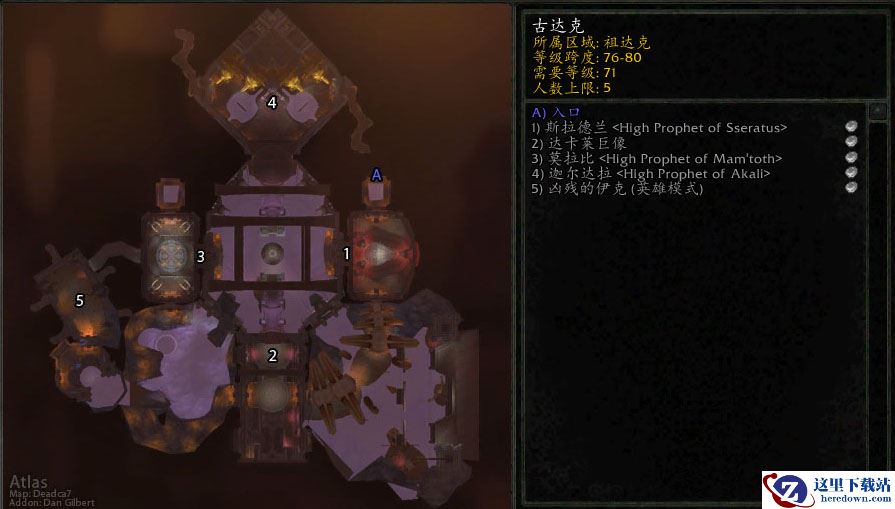Screen dimensions: 895x509
Task: Select the 莫拉比 High Prophet of Mam'toth entry
Action: coord(657,158)
